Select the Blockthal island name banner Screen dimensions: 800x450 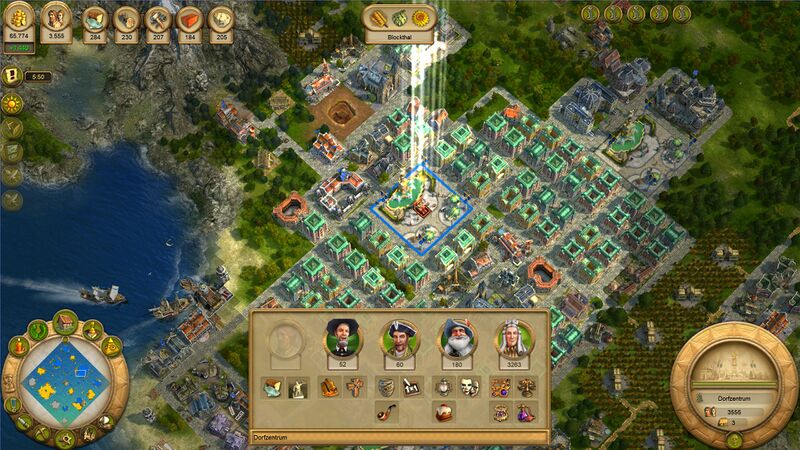pos(399,37)
